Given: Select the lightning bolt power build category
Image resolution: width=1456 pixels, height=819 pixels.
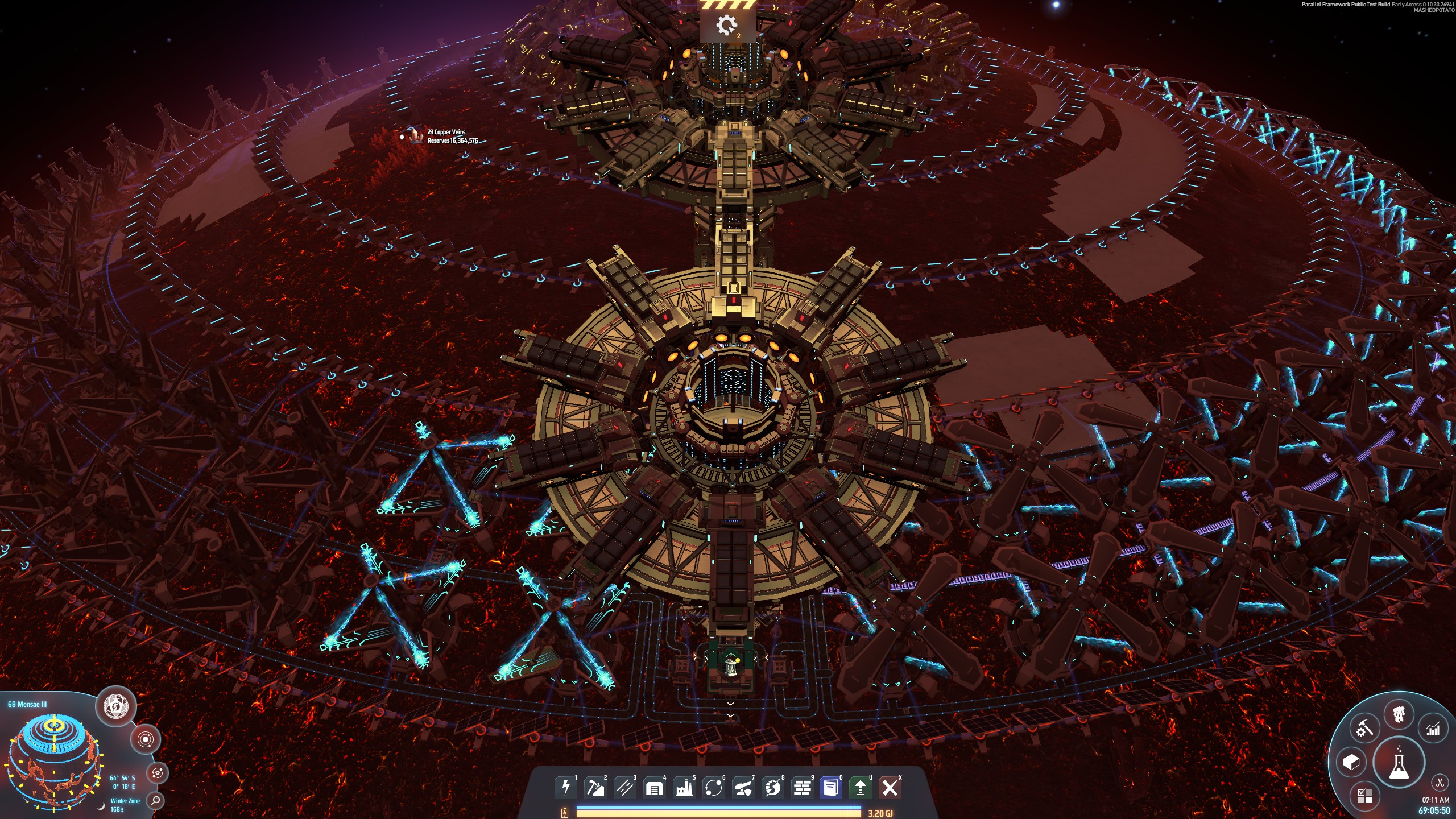Looking at the screenshot, I should click(565, 788).
